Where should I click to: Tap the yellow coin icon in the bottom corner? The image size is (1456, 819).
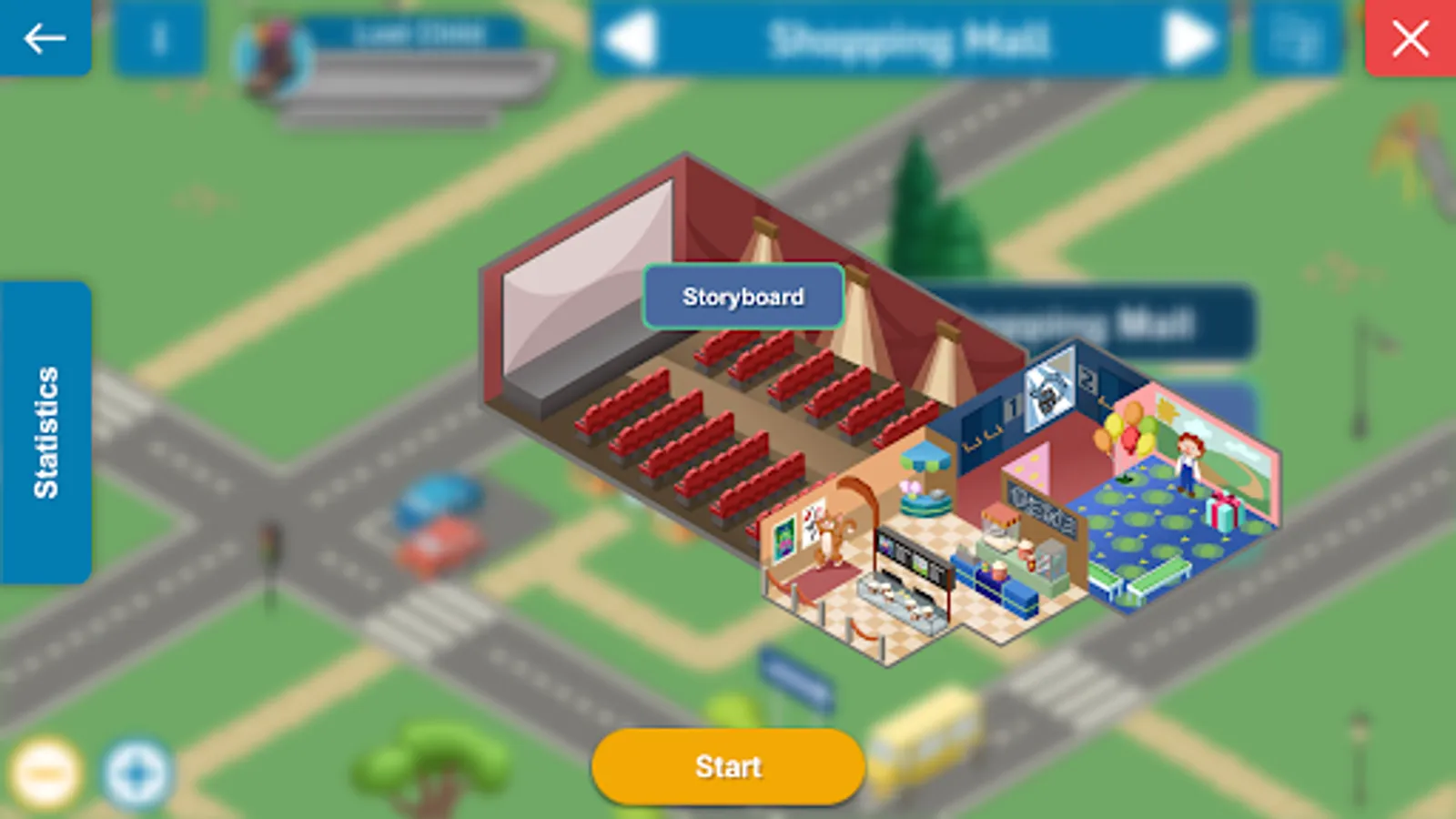click(44, 772)
